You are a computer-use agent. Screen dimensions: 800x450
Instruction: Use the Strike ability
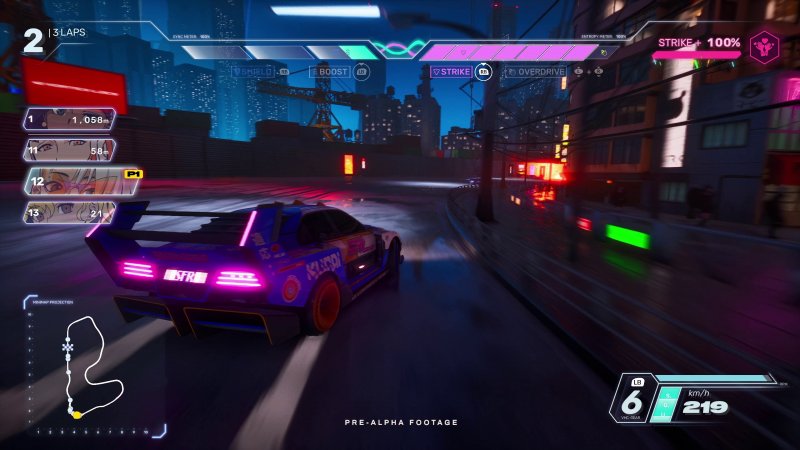click(x=456, y=72)
